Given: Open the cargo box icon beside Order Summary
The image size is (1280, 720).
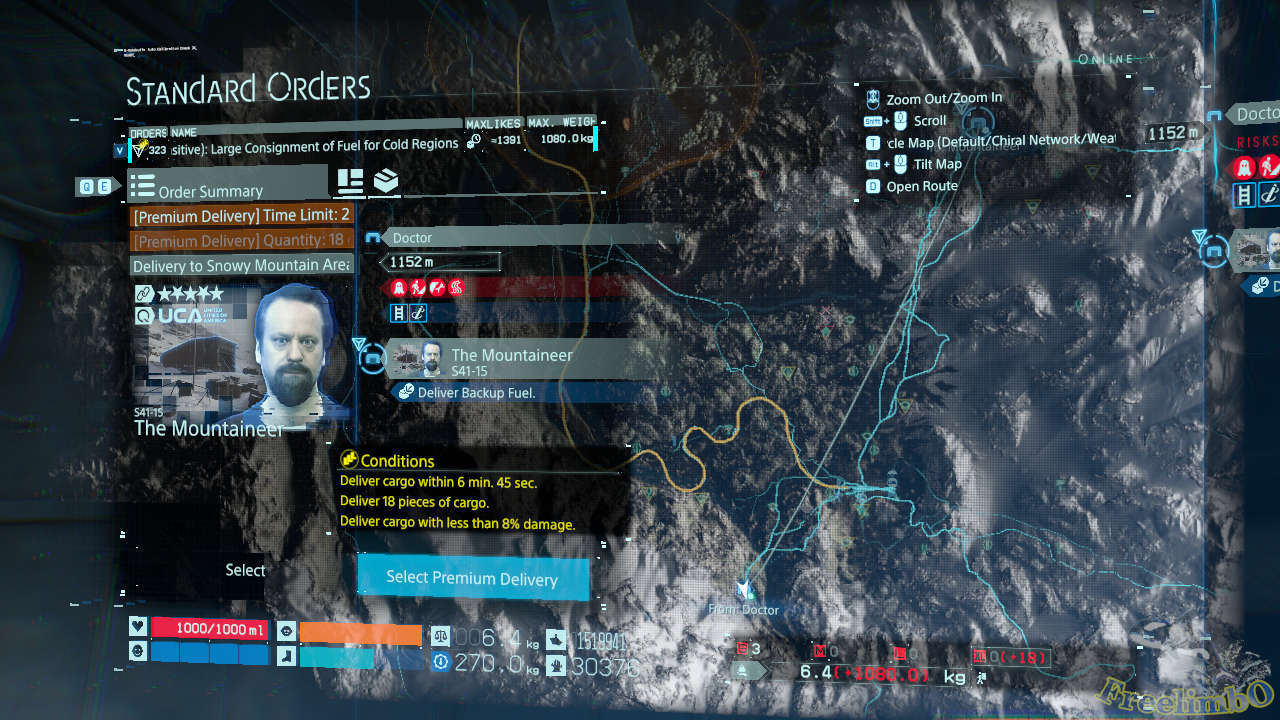Looking at the screenshot, I should [x=385, y=182].
